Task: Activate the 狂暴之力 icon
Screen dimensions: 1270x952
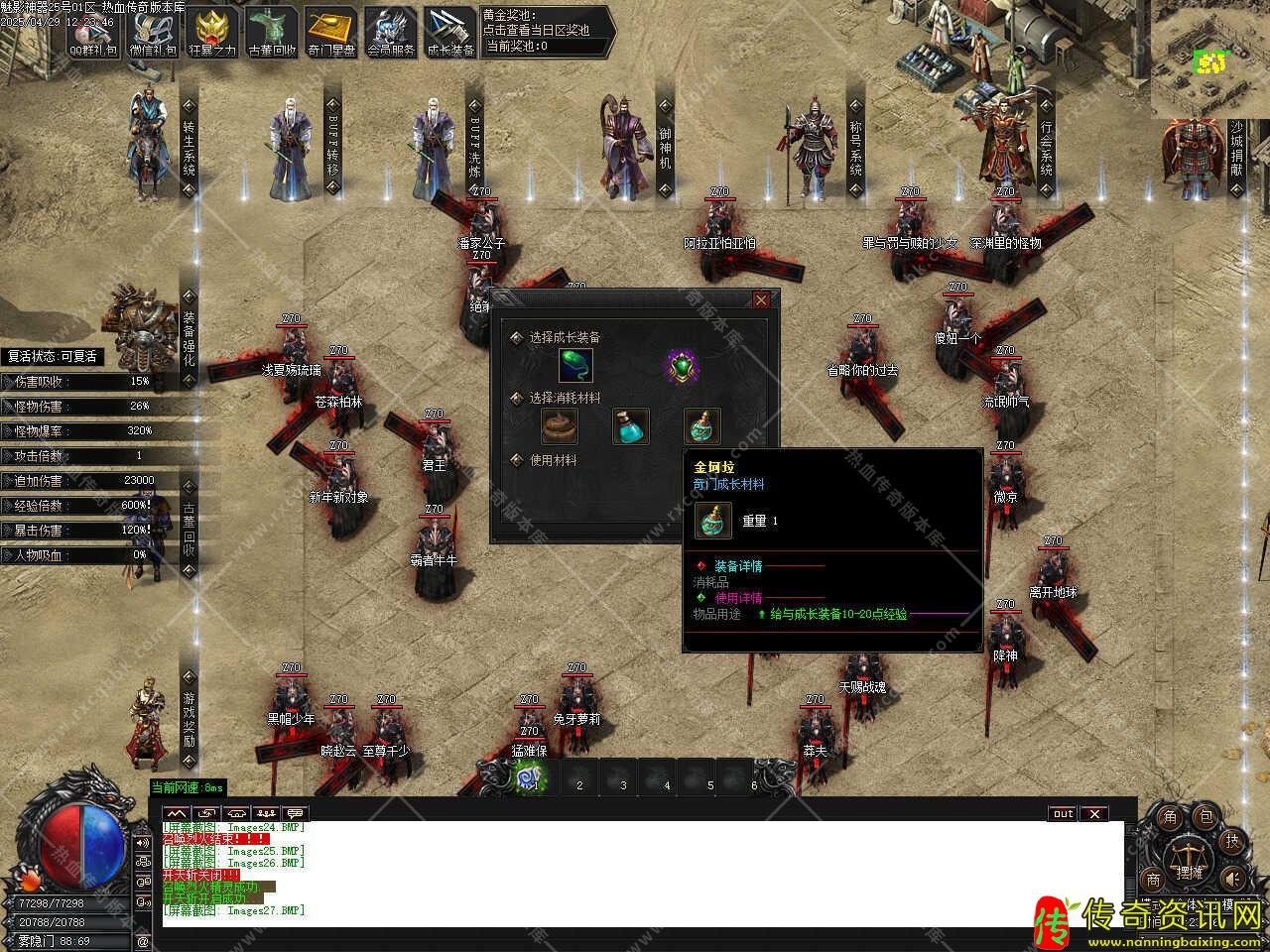Action: 211,31
